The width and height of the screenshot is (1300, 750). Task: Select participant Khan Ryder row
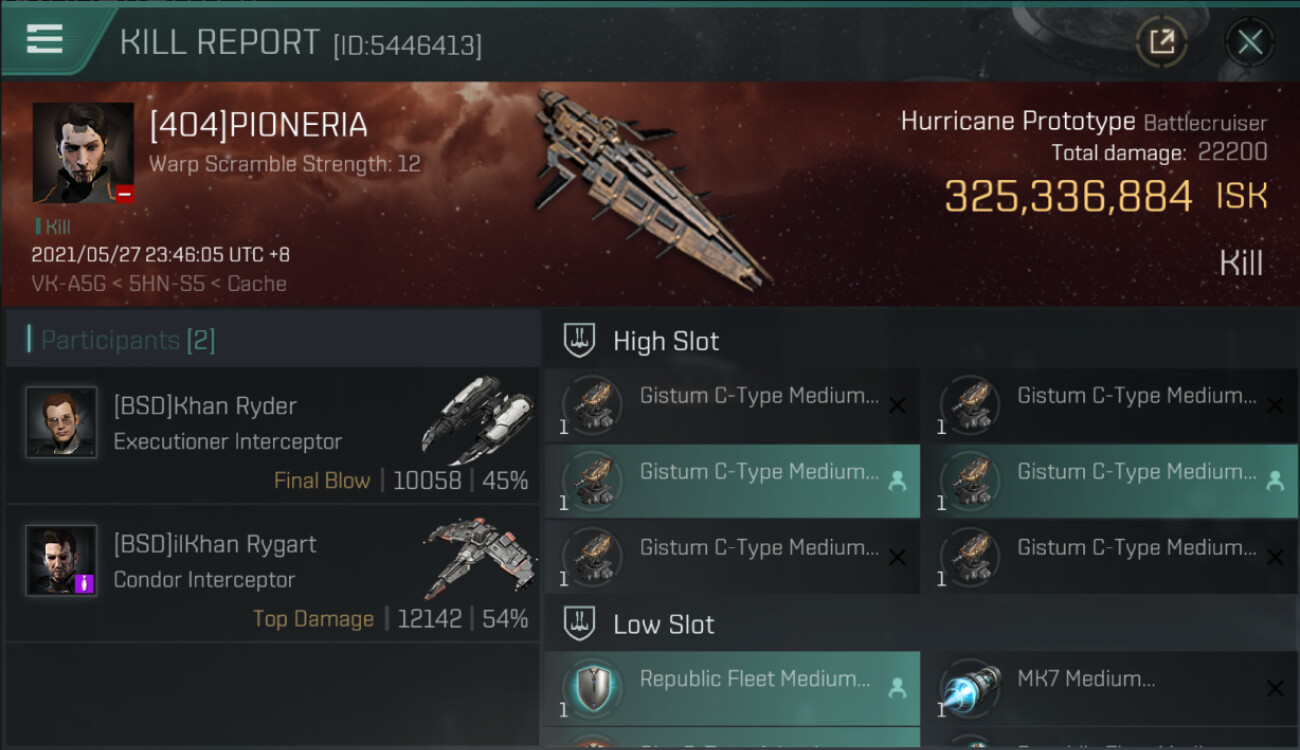click(x=272, y=434)
